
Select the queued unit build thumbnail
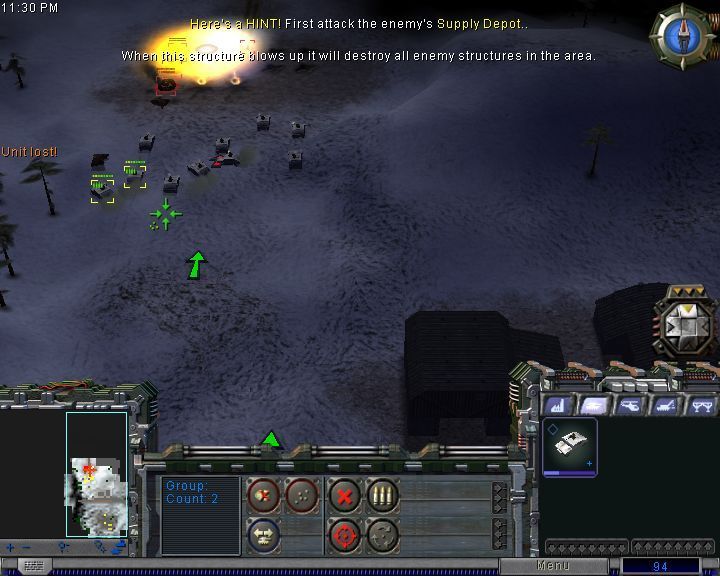(570, 445)
